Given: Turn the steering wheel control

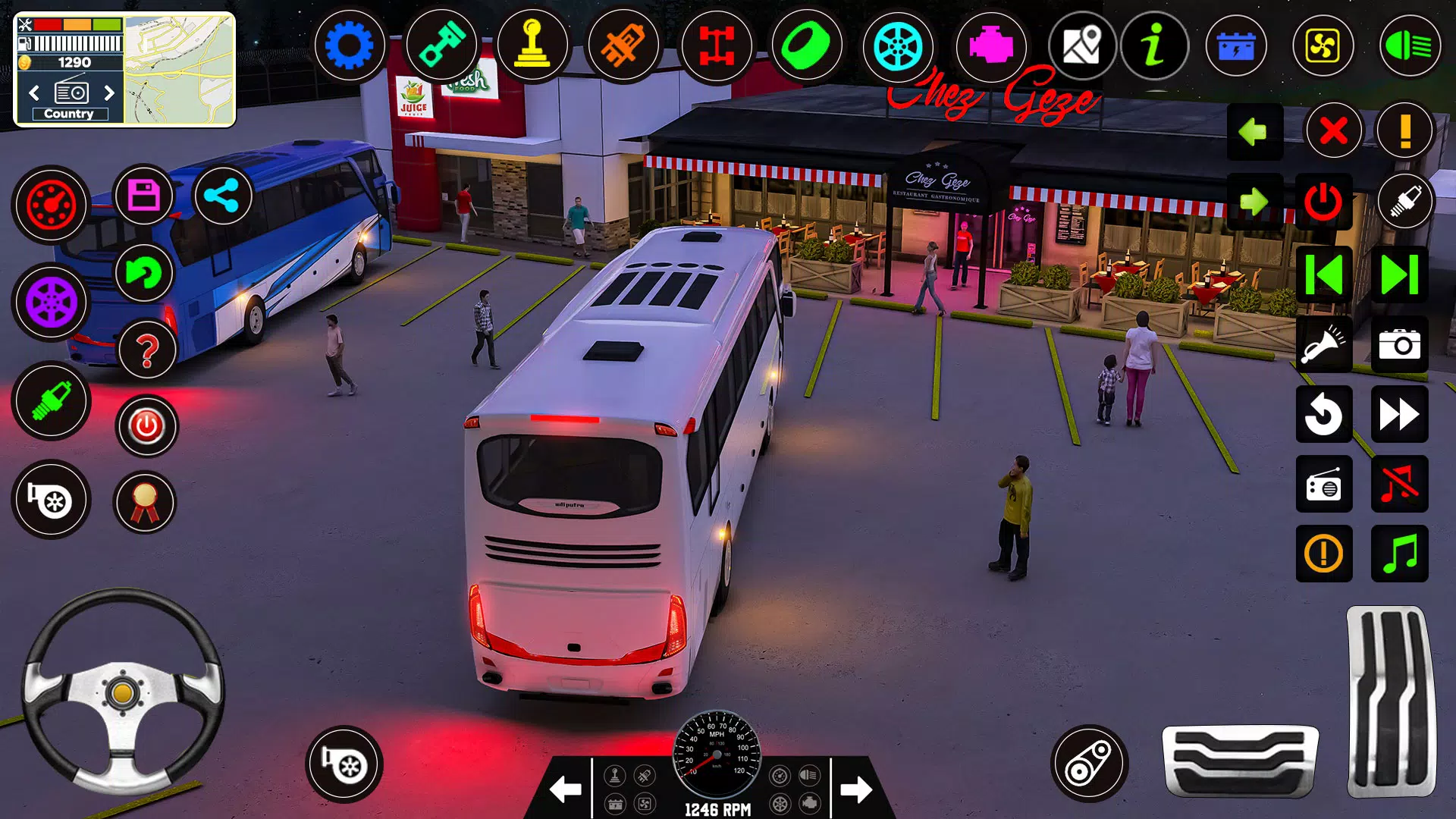Looking at the screenshot, I should tap(123, 692).
